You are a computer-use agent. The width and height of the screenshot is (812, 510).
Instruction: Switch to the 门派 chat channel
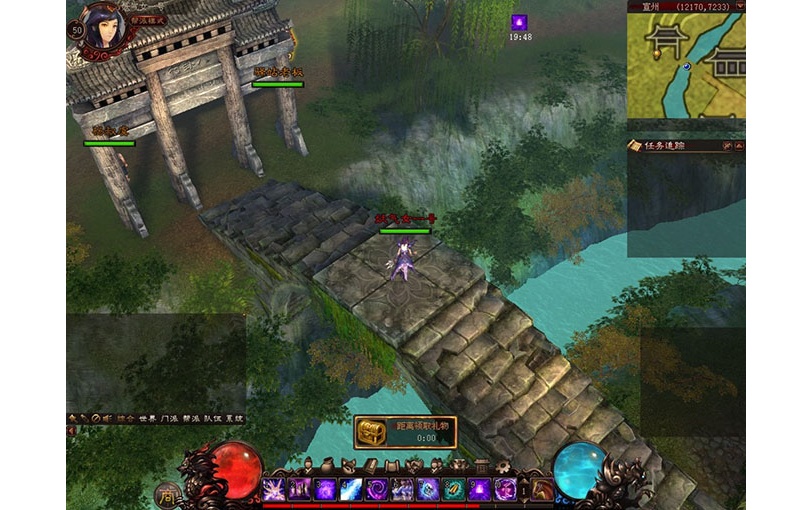[x=169, y=418]
